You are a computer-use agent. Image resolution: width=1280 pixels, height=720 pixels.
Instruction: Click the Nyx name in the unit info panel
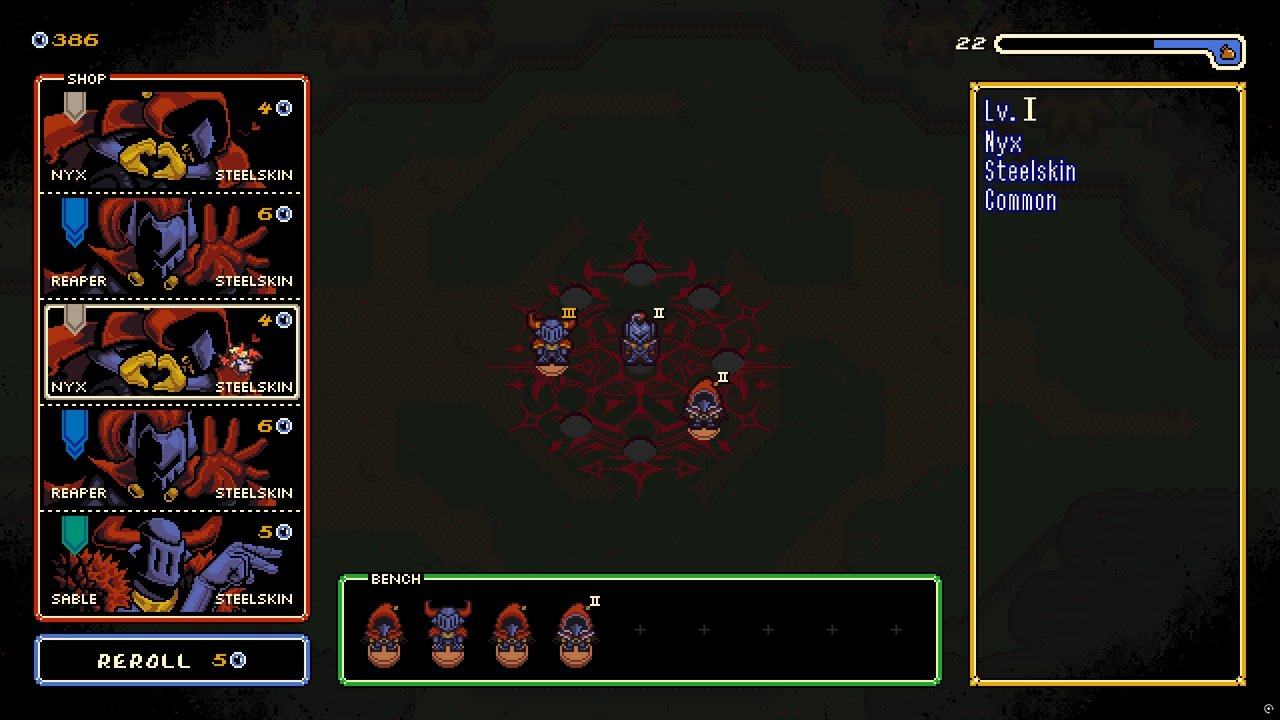coord(1004,142)
